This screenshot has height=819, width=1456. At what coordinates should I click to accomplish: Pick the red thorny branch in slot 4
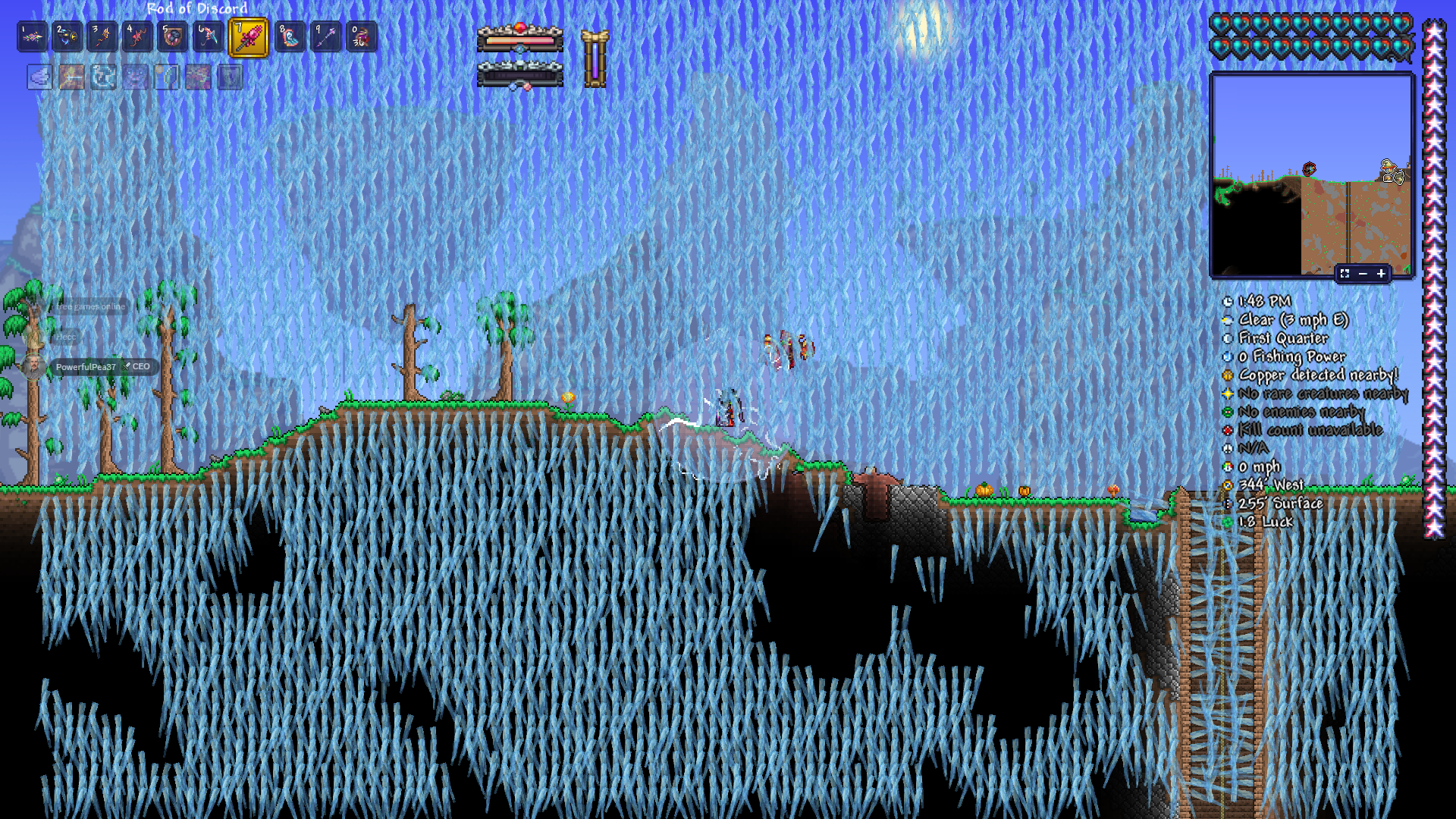pyautogui.click(x=137, y=37)
